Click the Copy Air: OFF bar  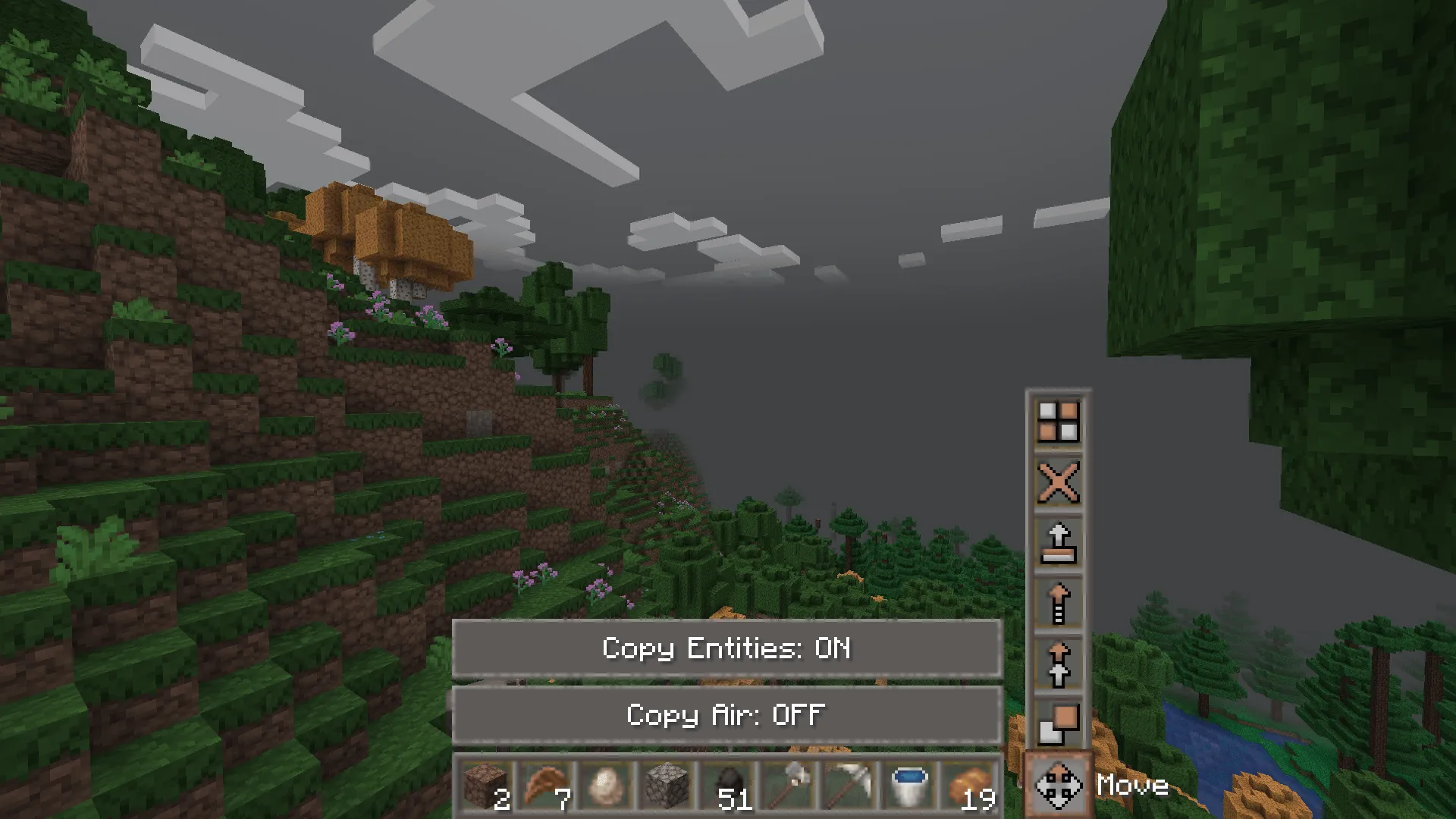click(726, 714)
